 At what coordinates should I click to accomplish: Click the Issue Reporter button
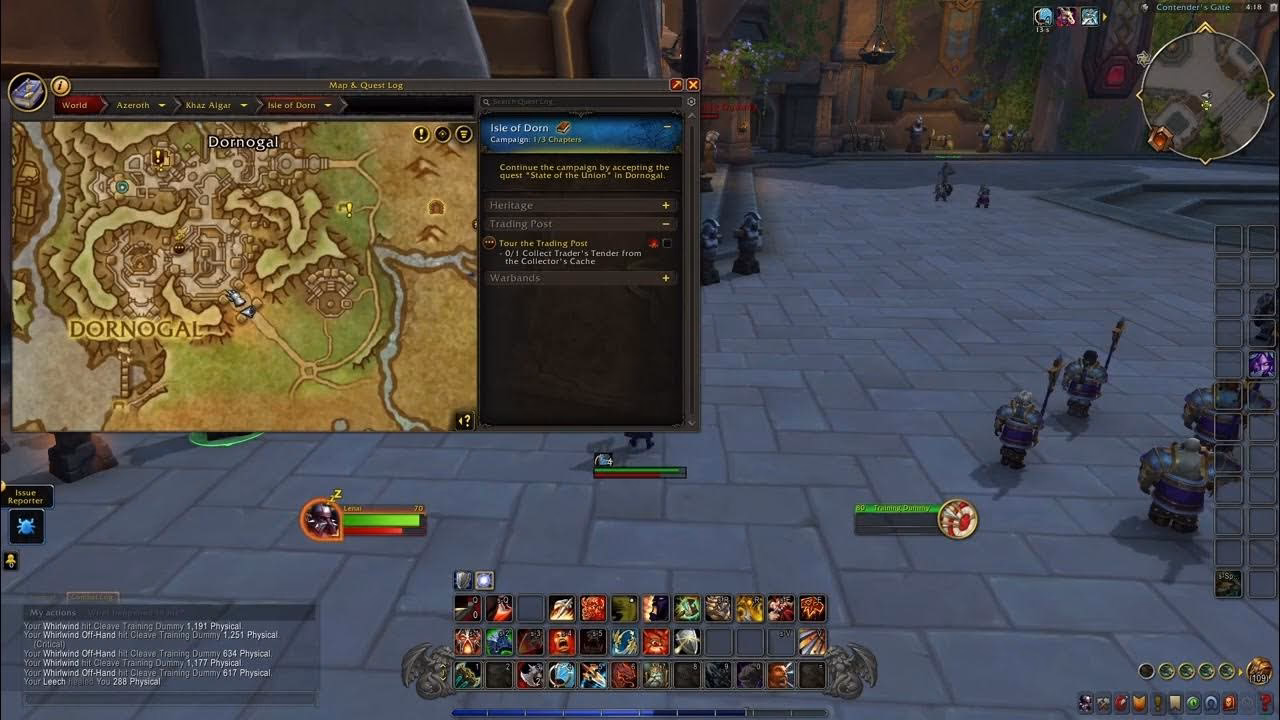point(27,496)
